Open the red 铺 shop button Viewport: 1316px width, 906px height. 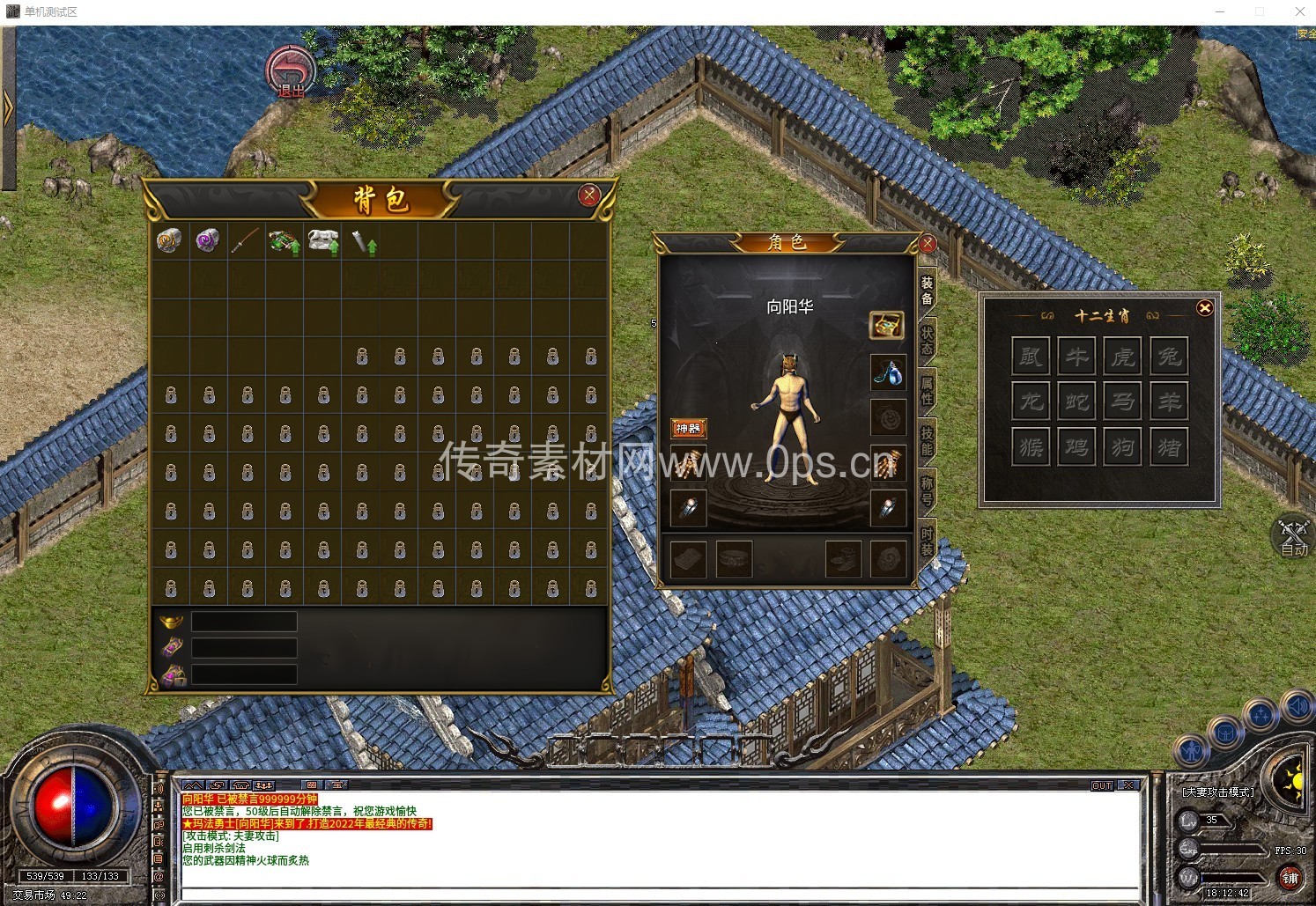tap(1290, 878)
